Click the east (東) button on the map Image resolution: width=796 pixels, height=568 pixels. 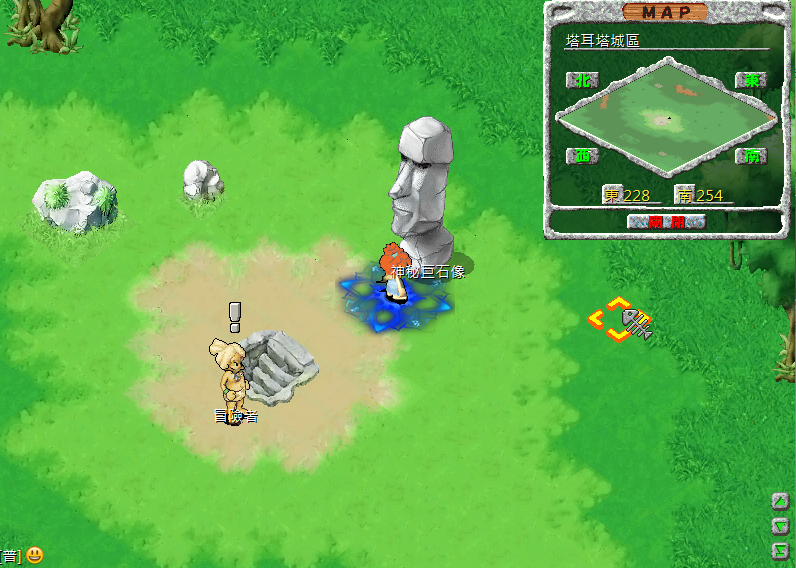750,80
